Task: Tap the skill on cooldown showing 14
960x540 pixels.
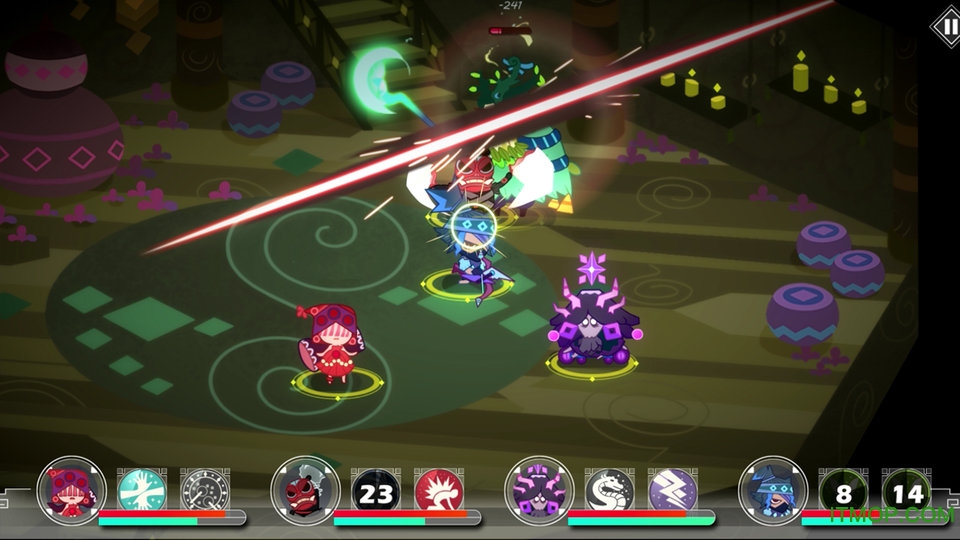Action: [907, 491]
